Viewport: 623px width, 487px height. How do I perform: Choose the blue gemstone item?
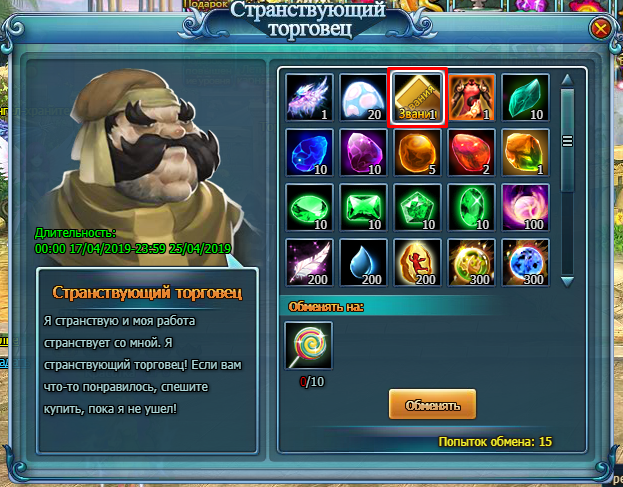pos(309,151)
